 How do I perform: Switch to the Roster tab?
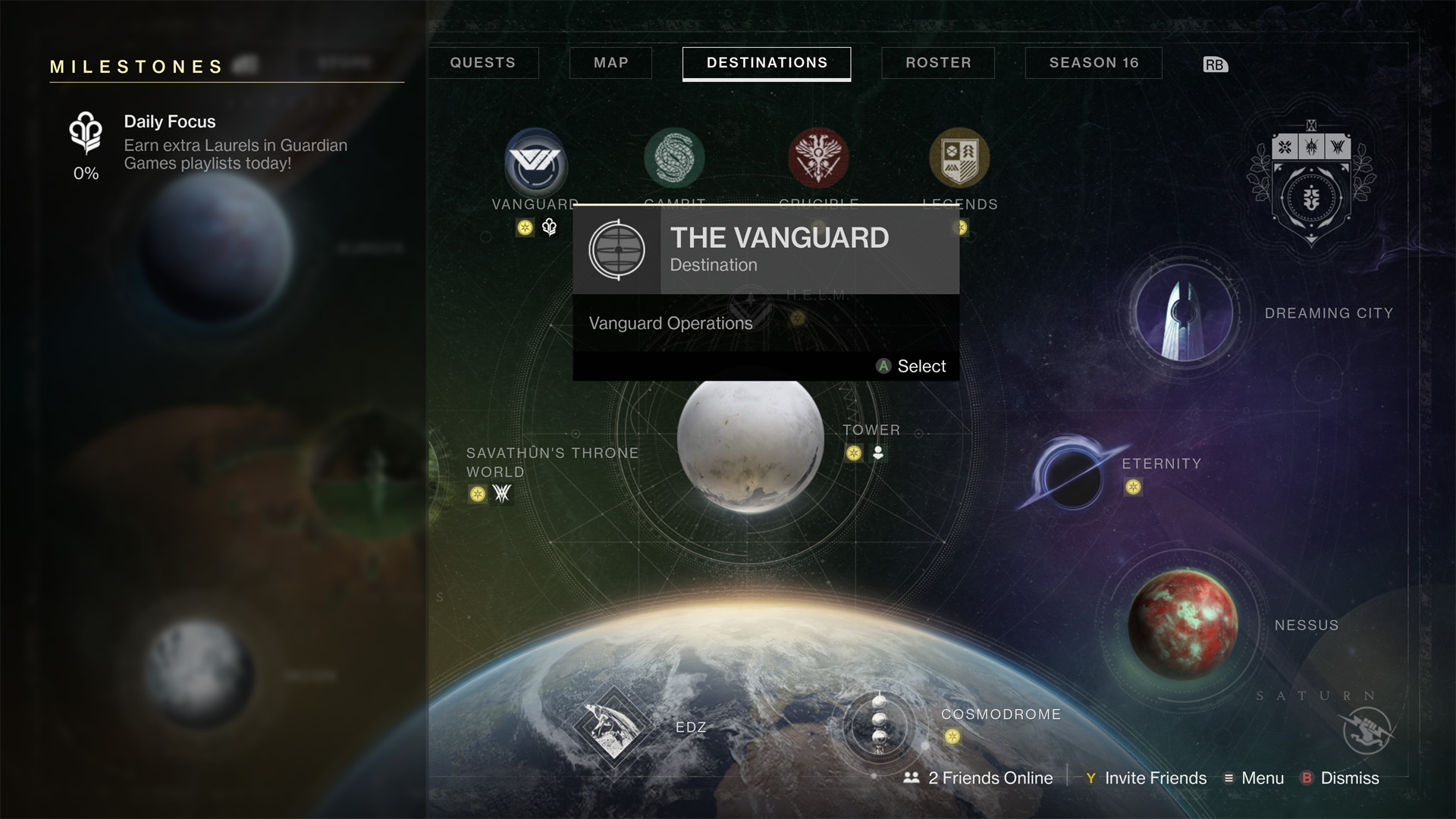click(x=938, y=63)
